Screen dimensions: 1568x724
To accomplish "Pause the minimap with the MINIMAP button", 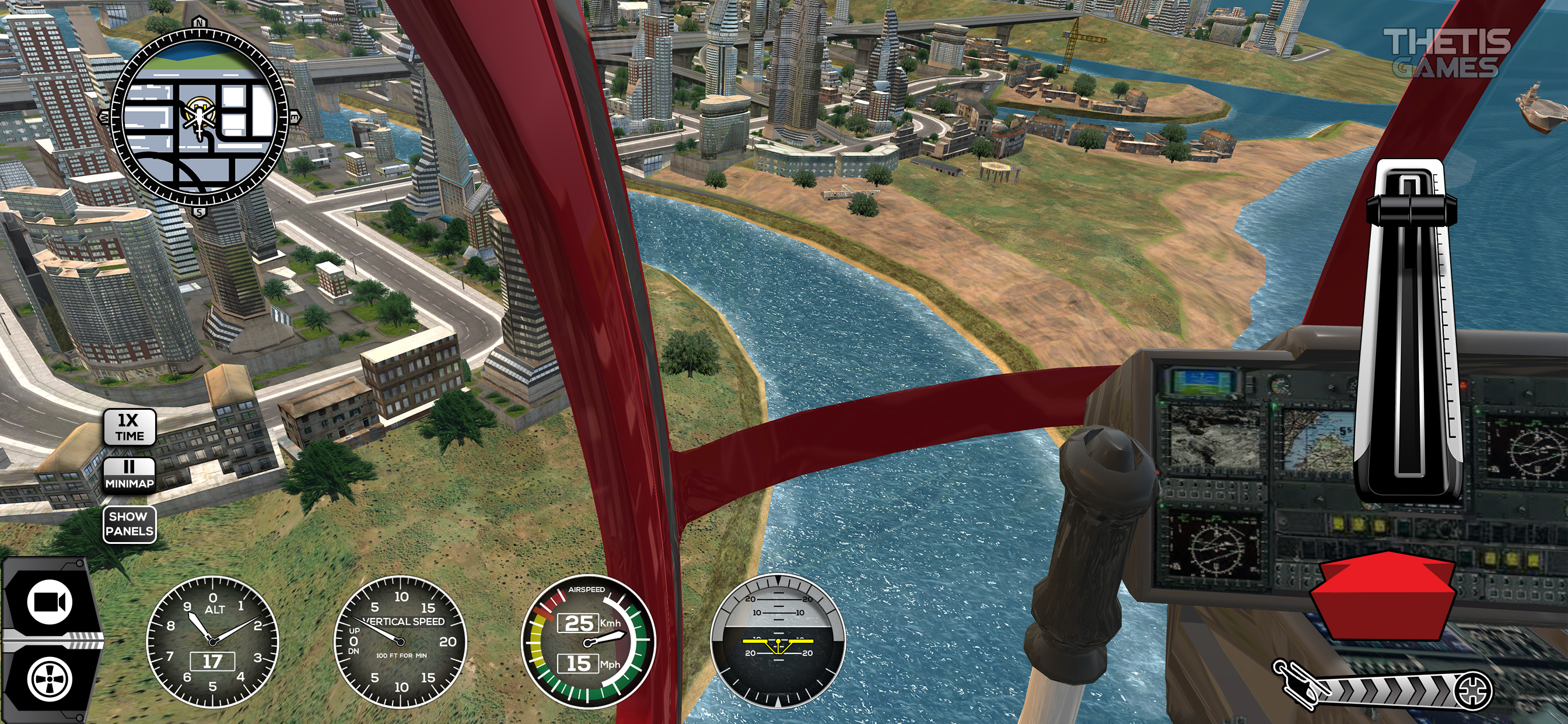I will tap(129, 475).
